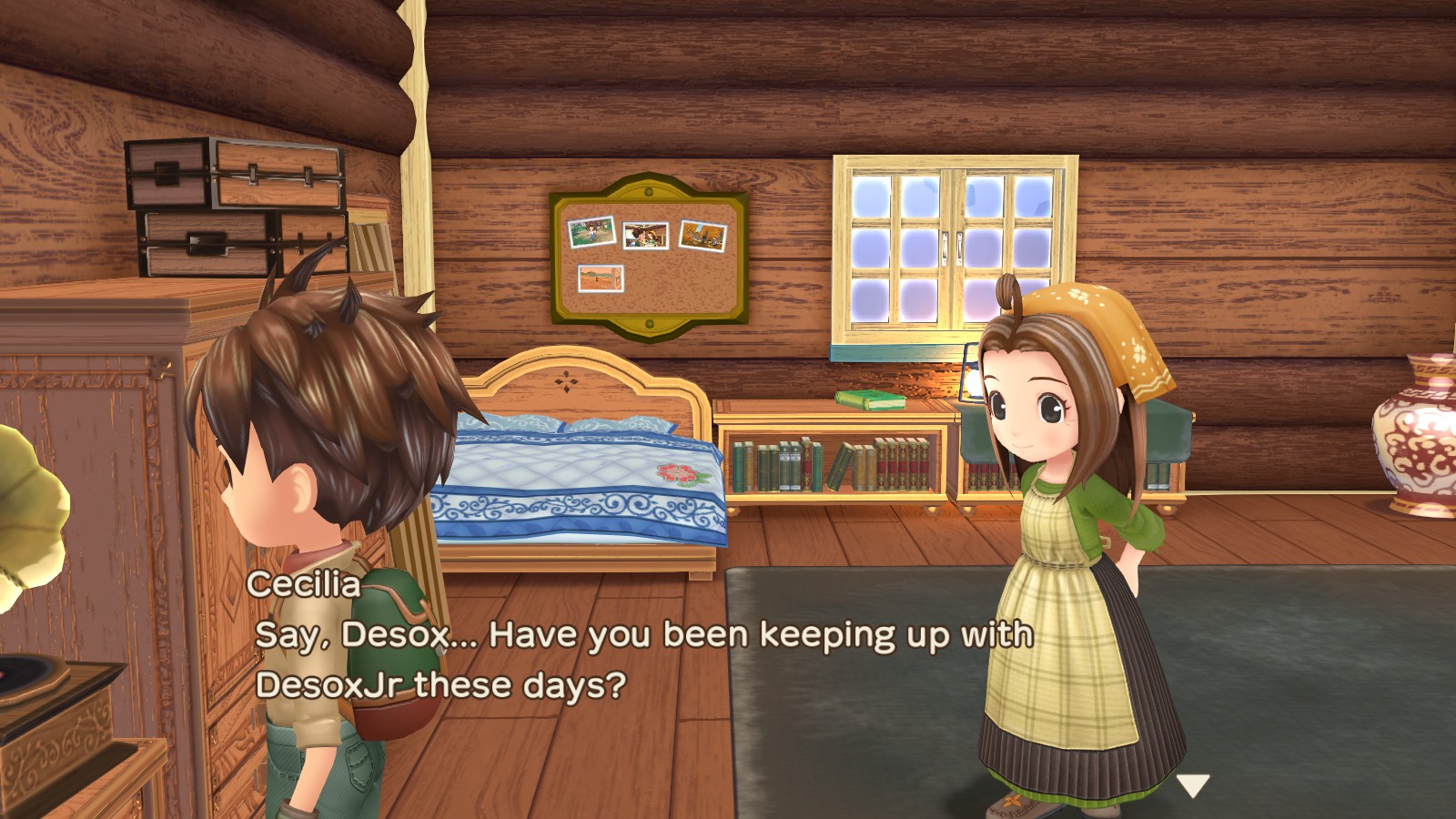Click the photo of the couple on the corkboard
The image size is (1456, 819).
[x=646, y=235]
